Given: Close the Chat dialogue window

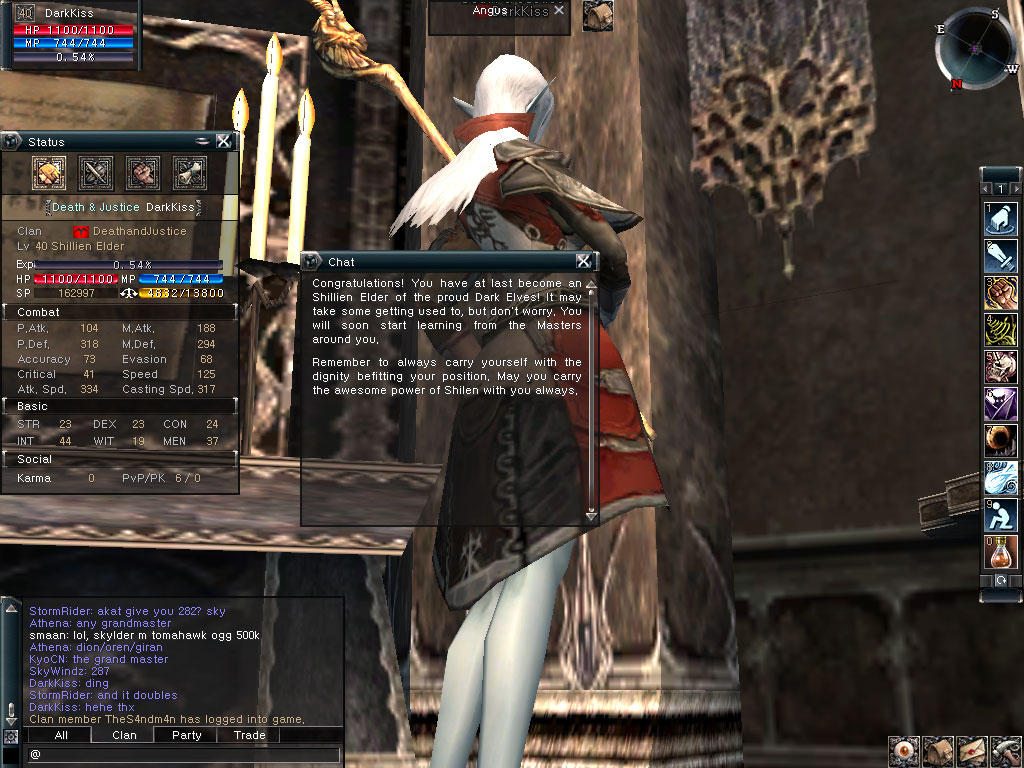Looking at the screenshot, I should click(583, 261).
